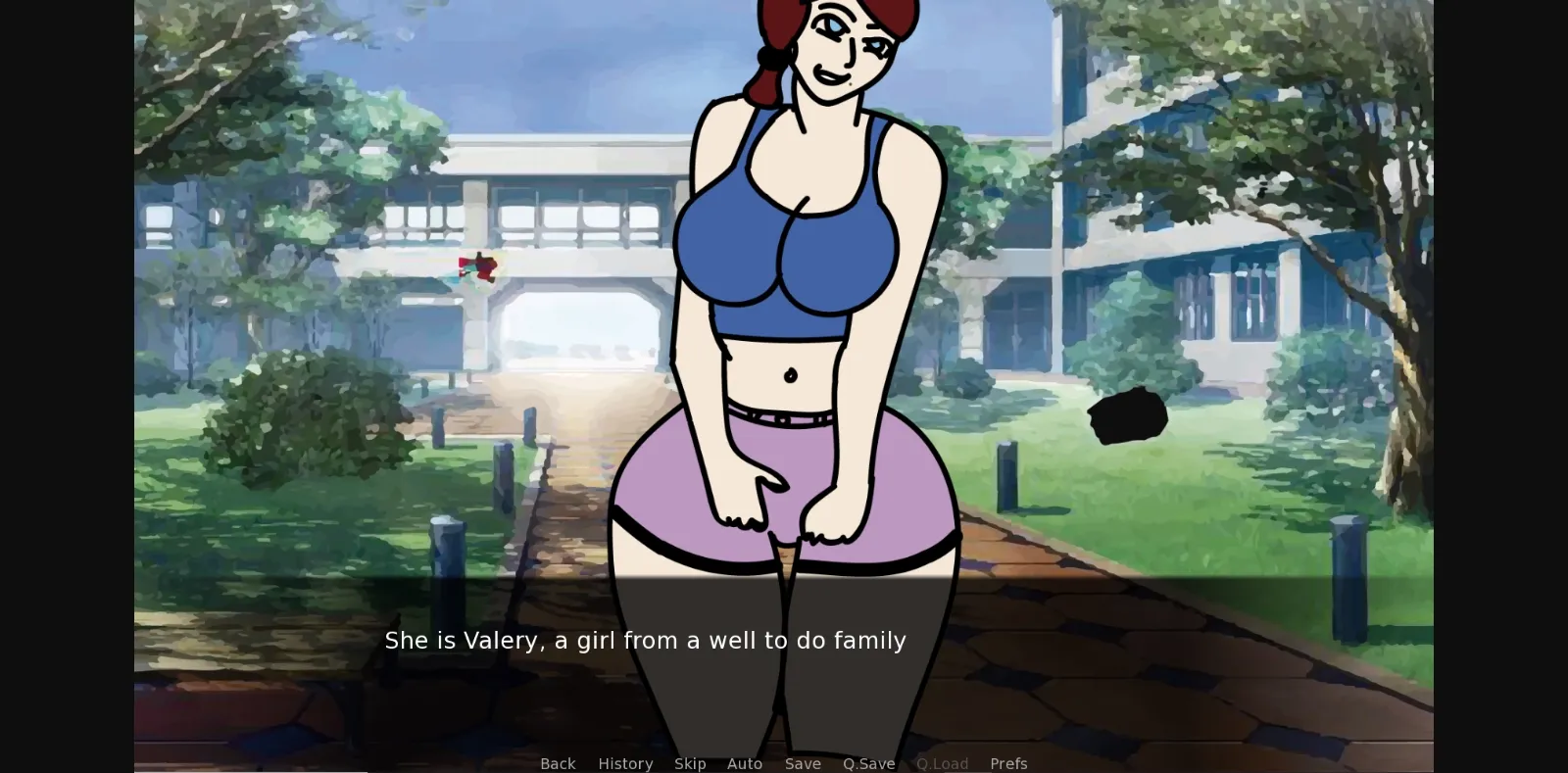Perform a Q.Save quick save
Viewport: 1568px width, 773px height.
868,763
